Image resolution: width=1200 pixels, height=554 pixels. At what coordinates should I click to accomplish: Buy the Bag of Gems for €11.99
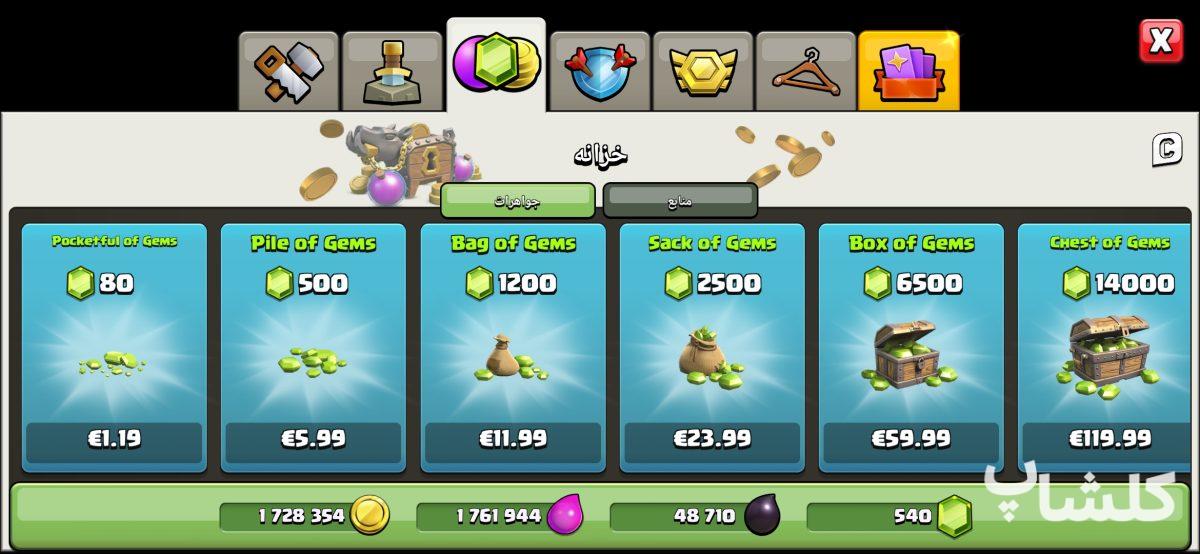click(513, 439)
